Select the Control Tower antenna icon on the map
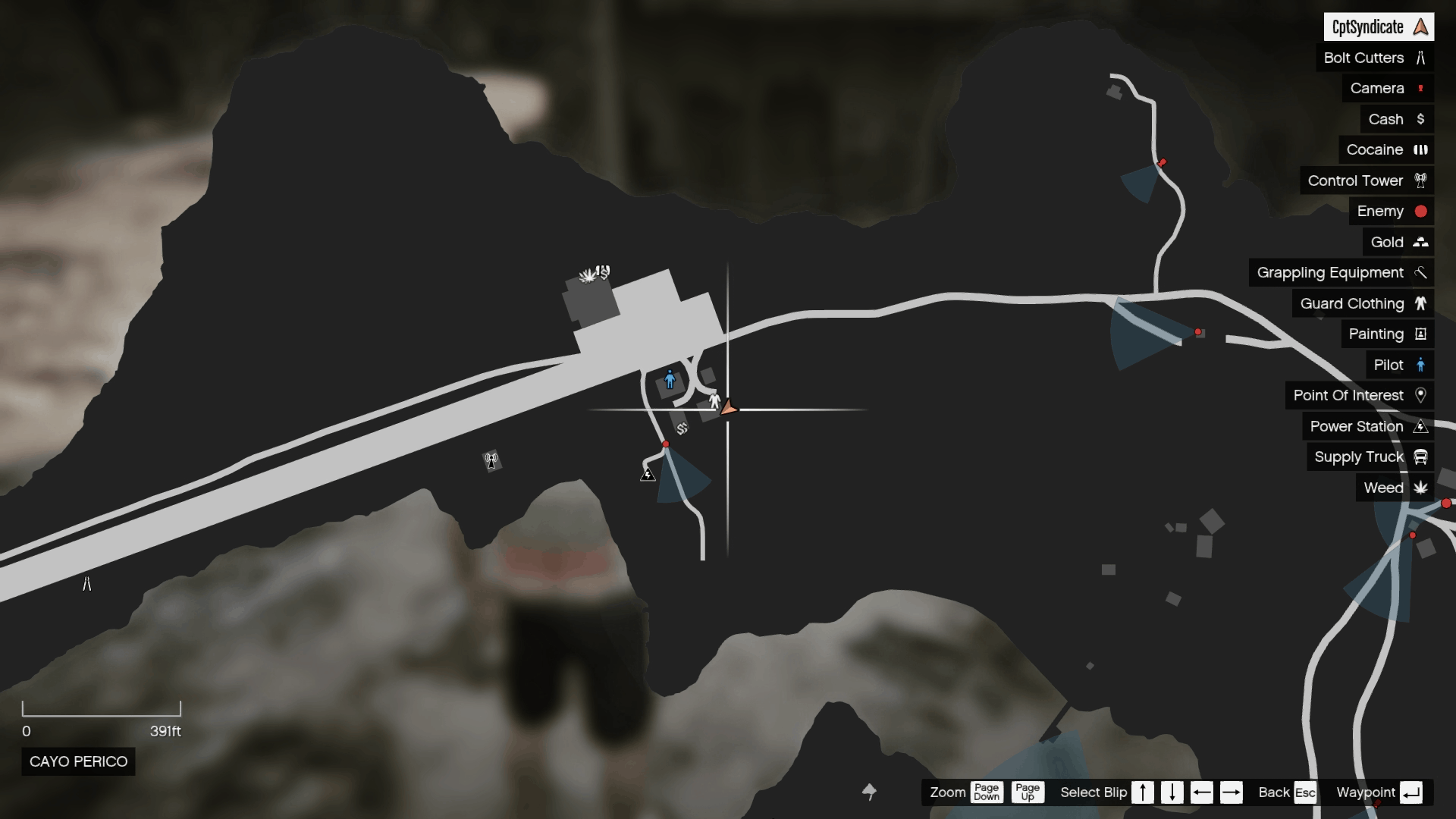This screenshot has height=819, width=1456. pos(491,459)
